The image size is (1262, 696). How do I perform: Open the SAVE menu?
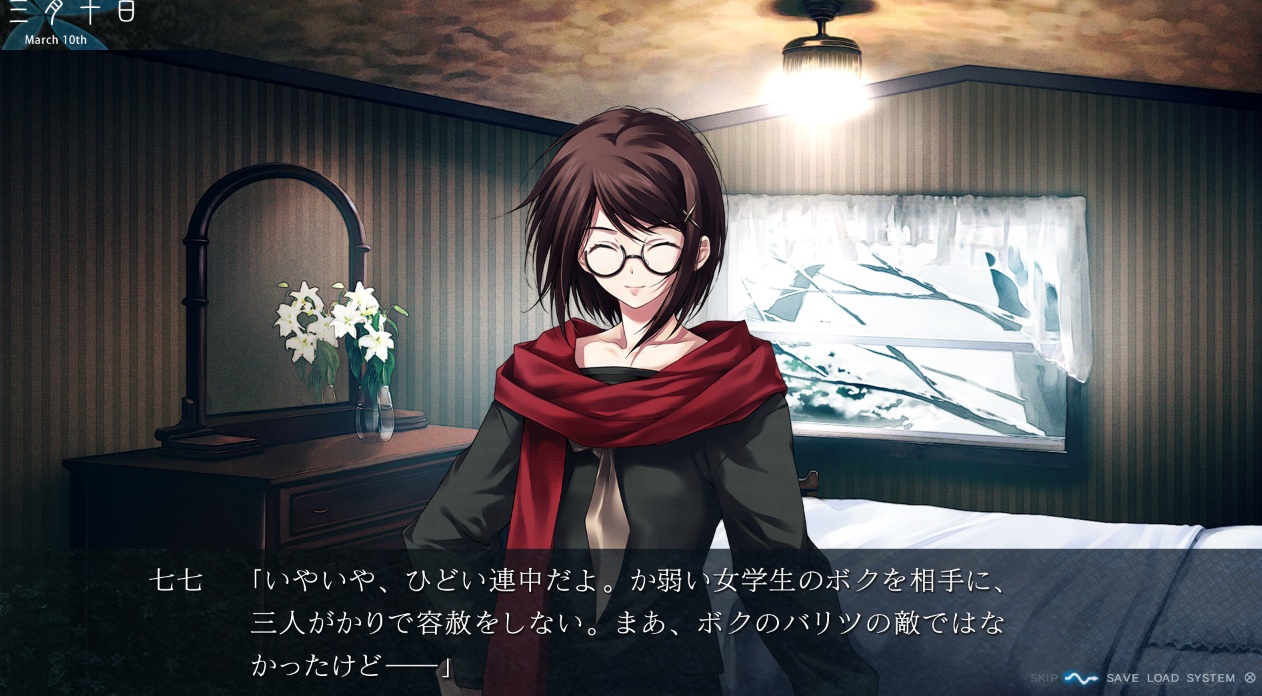pos(1122,678)
